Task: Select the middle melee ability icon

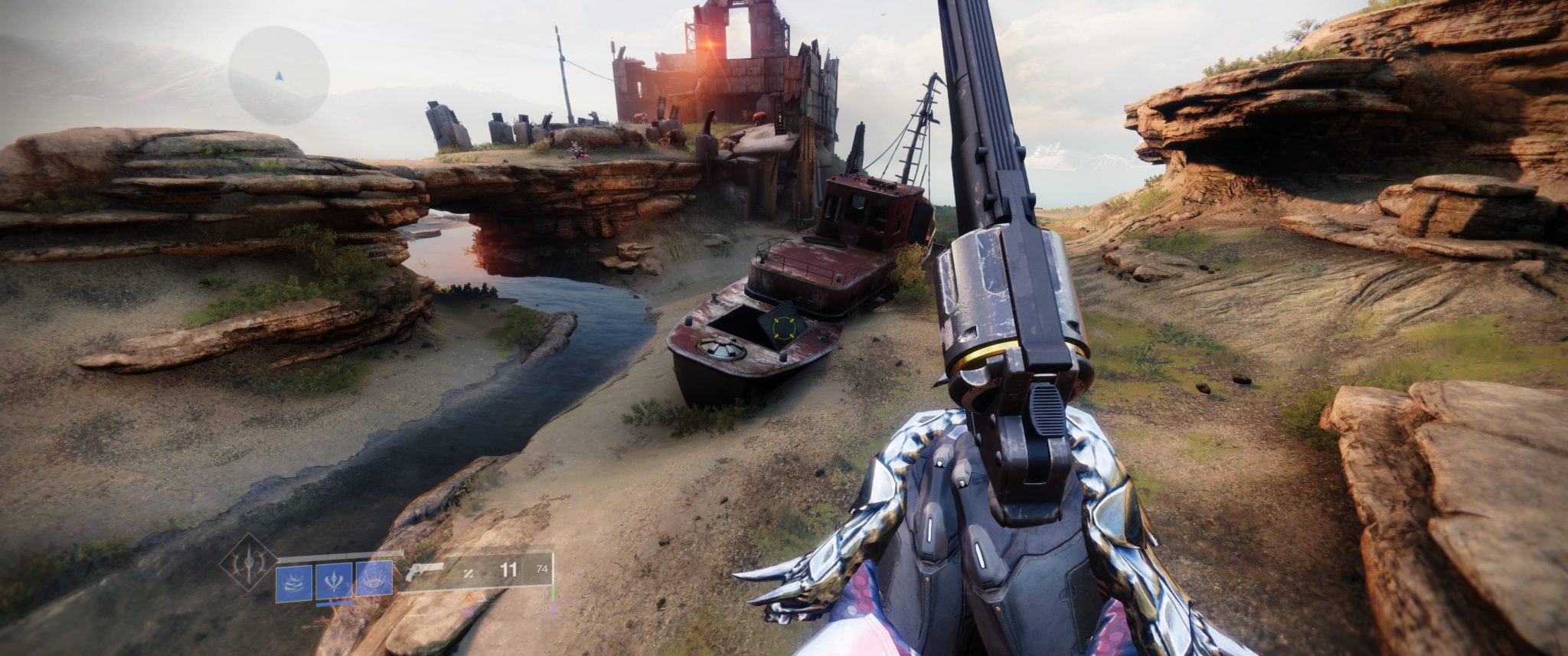Action: 334,581
